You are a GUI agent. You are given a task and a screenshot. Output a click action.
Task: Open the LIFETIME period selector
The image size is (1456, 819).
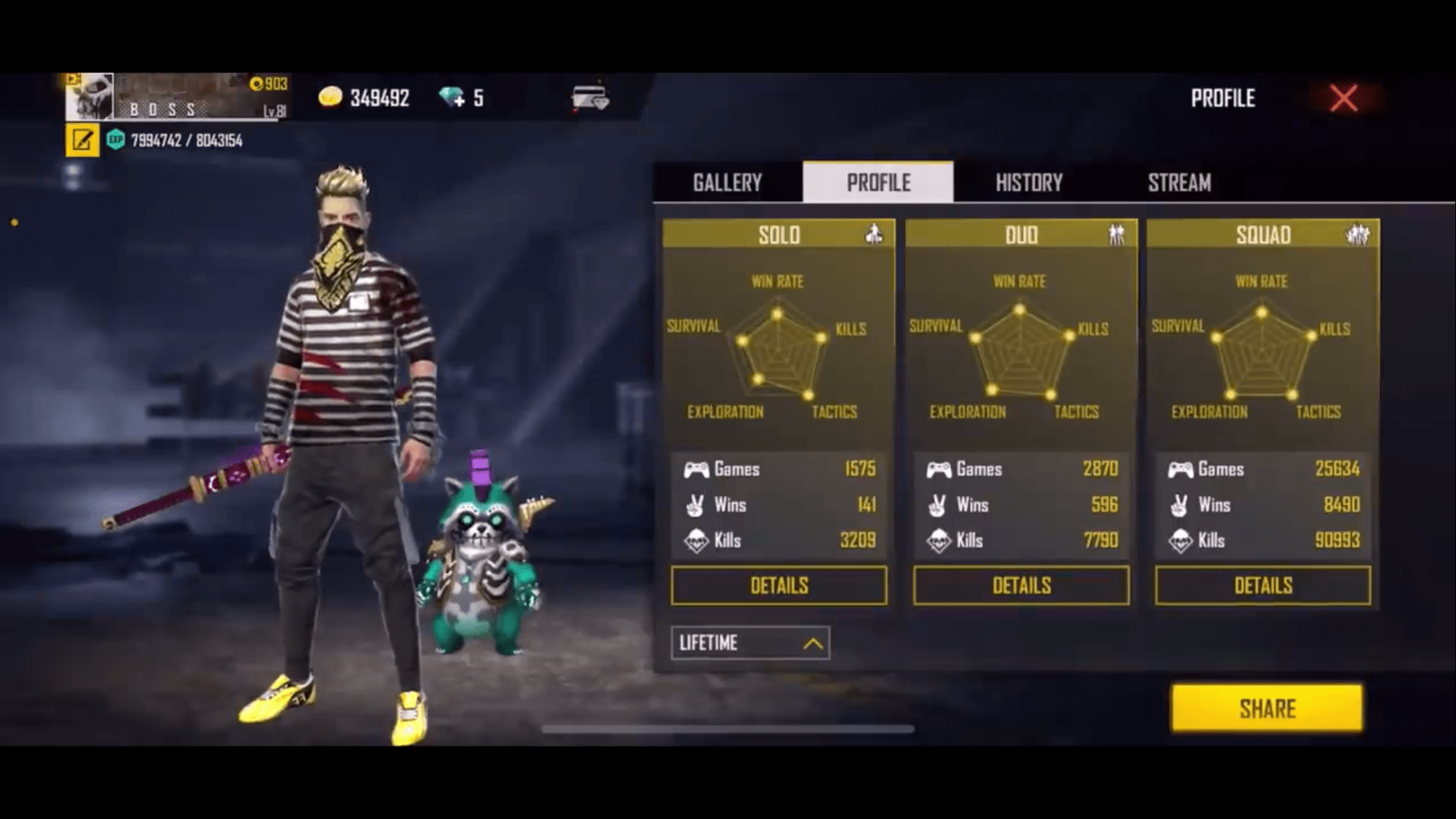(x=749, y=644)
